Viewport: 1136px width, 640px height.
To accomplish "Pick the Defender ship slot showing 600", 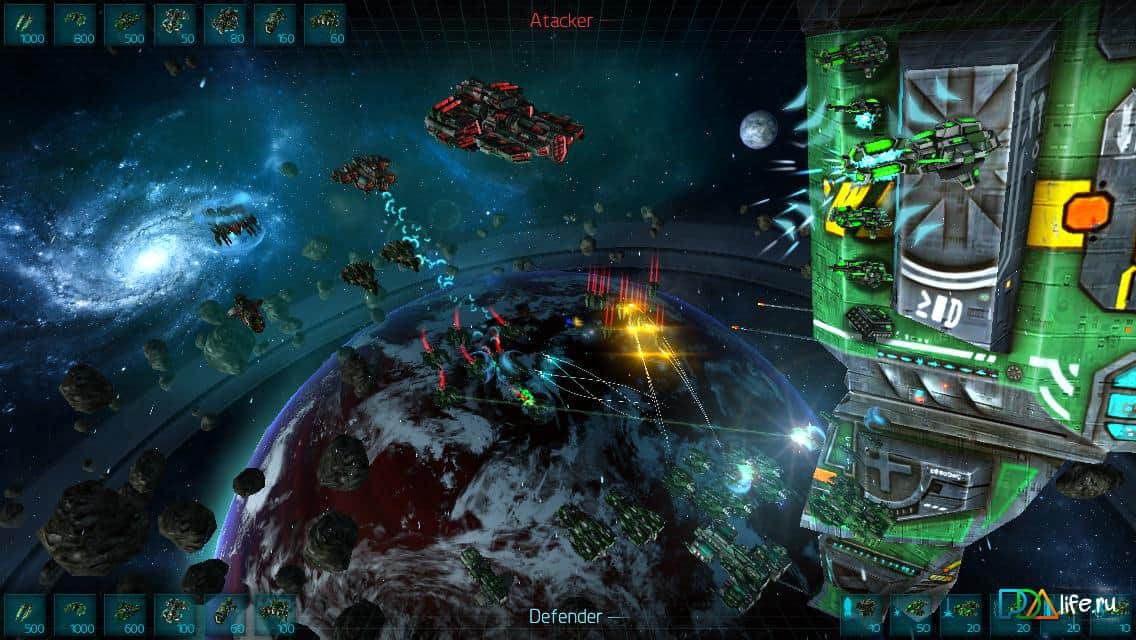I will tap(125, 614).
